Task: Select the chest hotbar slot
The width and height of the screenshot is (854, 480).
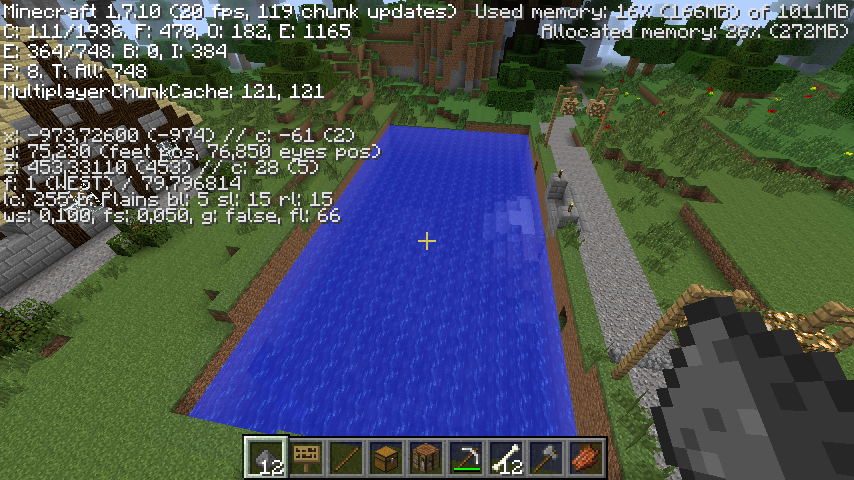Action: point(387,457)
